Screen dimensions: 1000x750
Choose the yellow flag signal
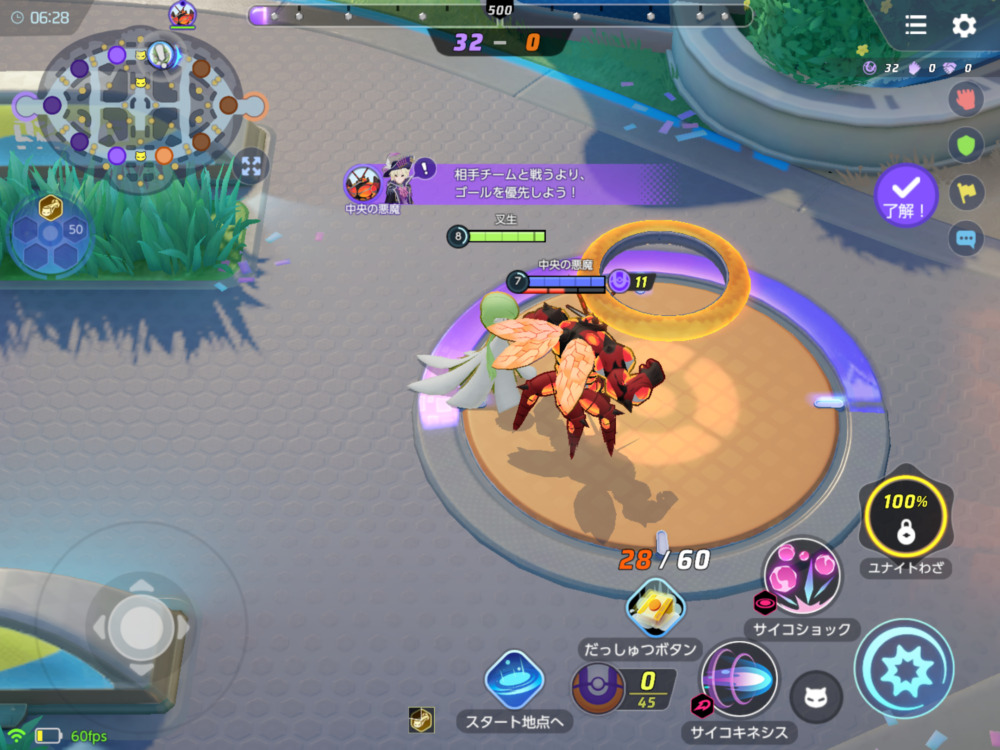point(965,192)
